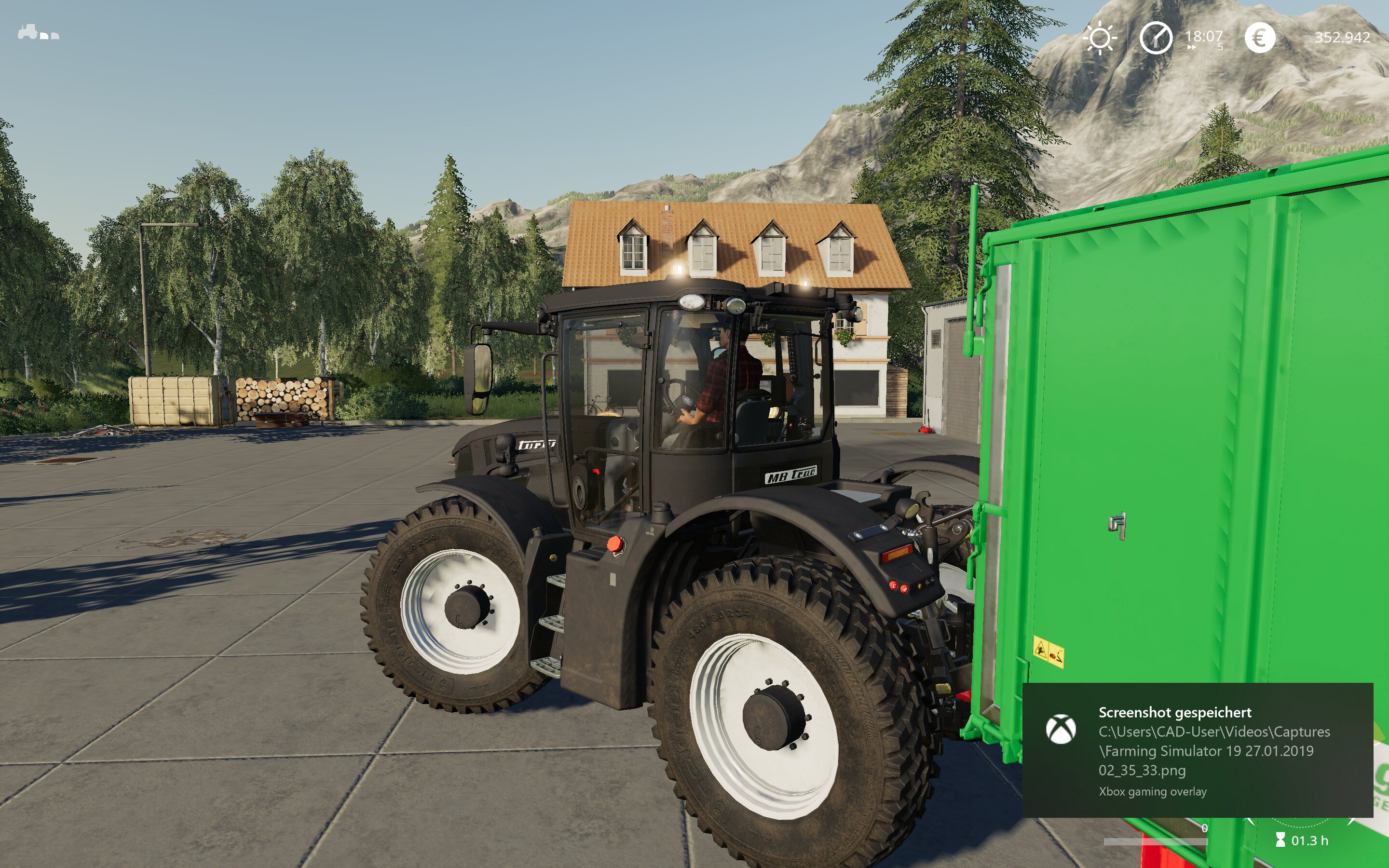Screen dimensions: 1389x868
Task: Select the euro money icon
Action: [x=1259, y=39]
